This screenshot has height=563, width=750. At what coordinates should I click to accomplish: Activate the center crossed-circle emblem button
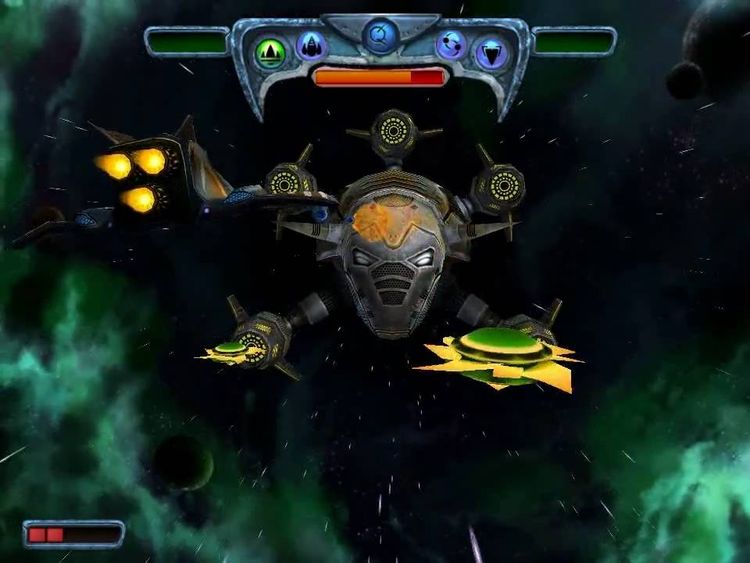click(x=380, y=35)
